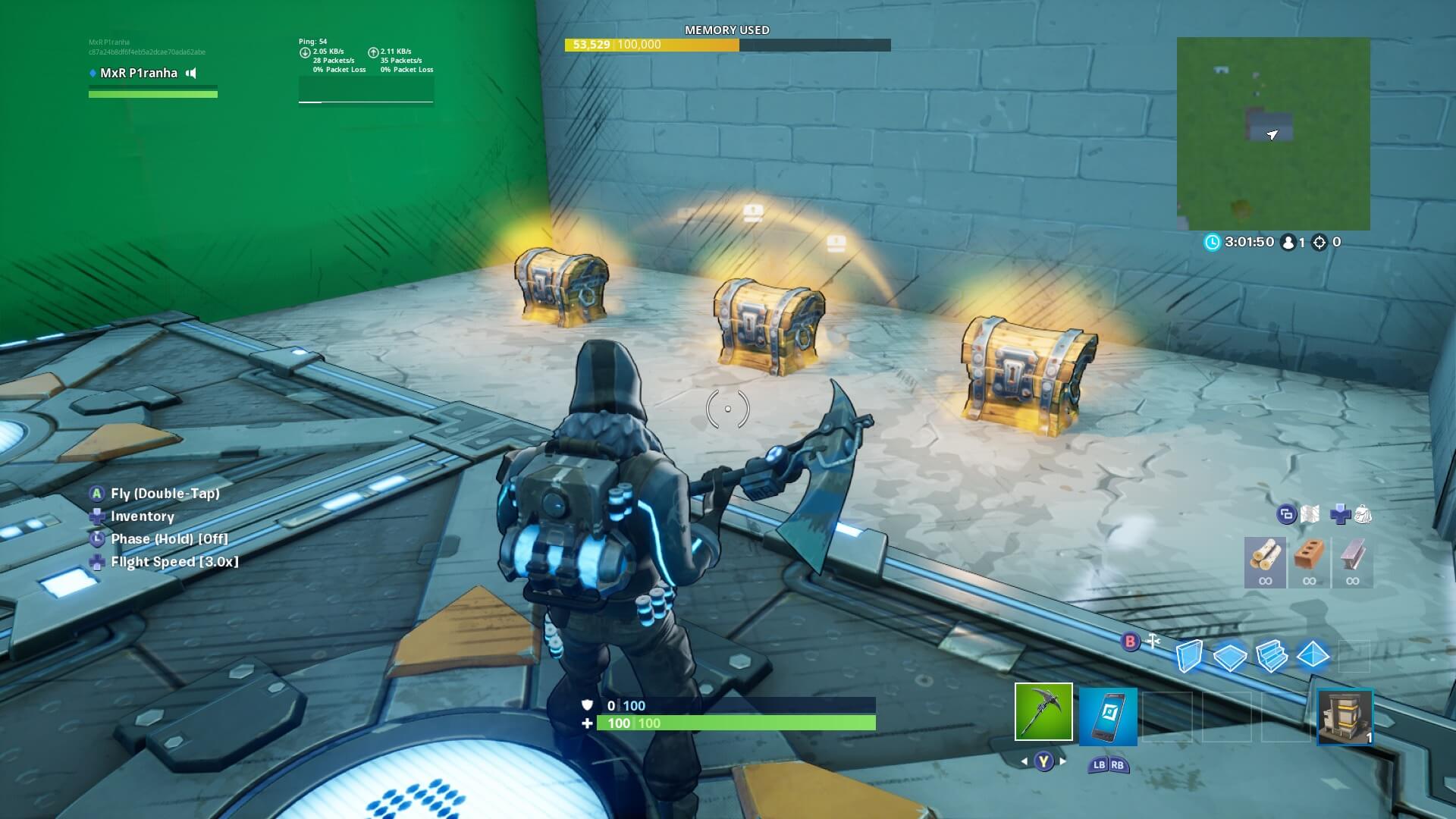Click the left arrow beside the Y button
Viewport: 1456px width, 819px height.
coord(1024,761)
